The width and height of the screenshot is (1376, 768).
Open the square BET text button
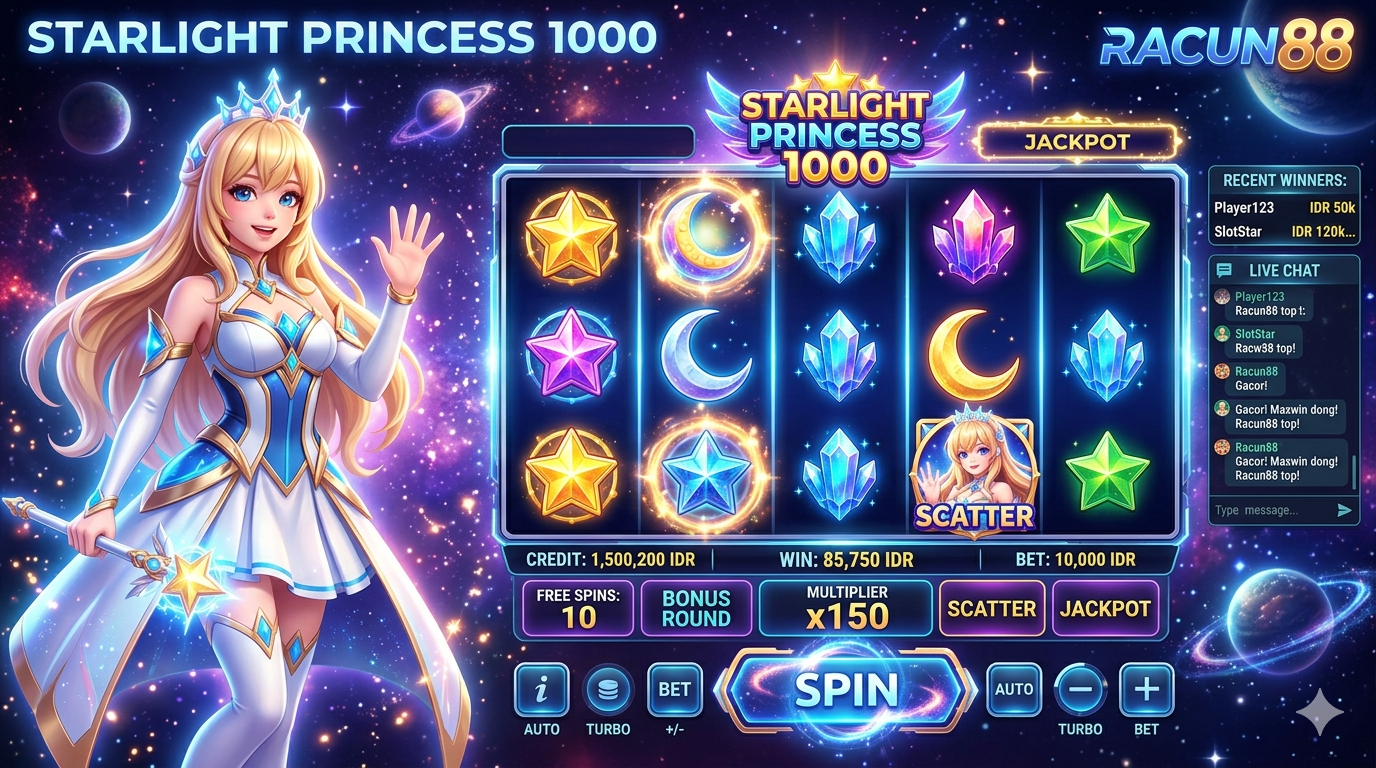(x=675, y=689)
